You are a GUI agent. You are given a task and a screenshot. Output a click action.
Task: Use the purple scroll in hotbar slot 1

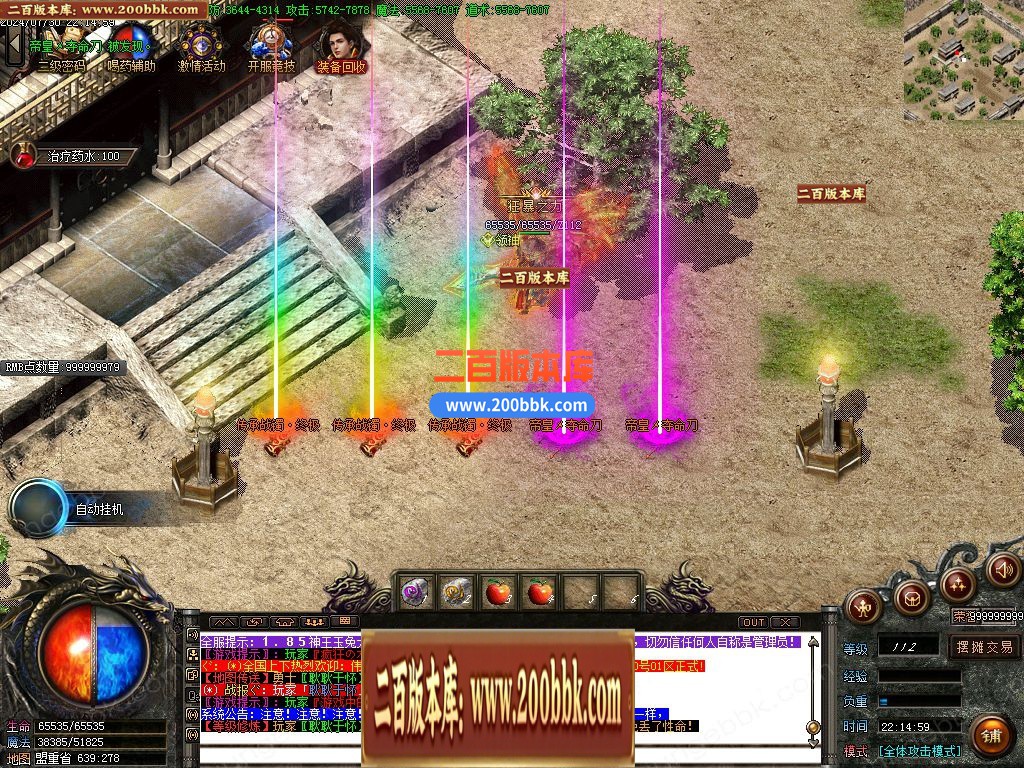415,592
